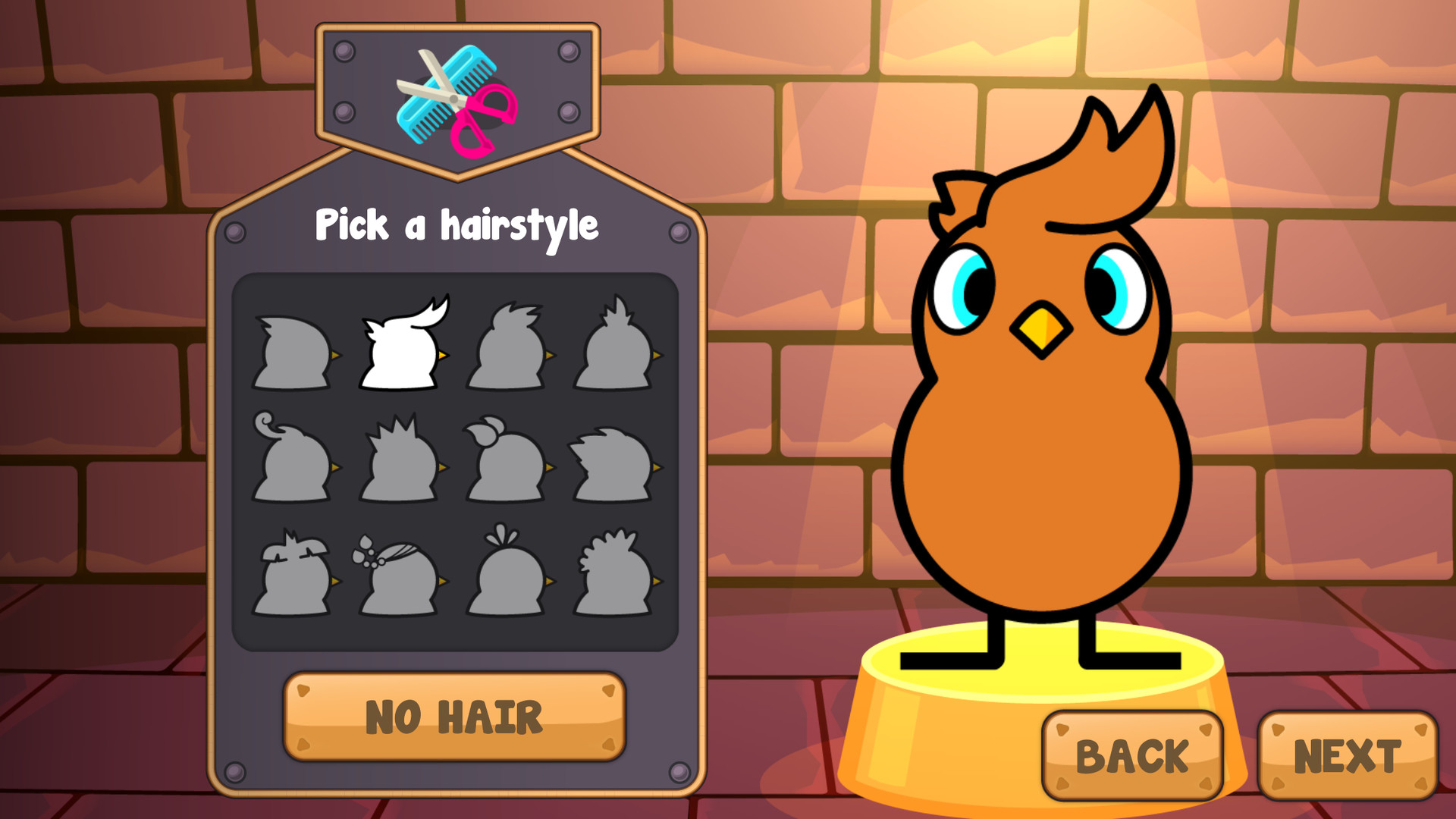
Task: Select the spiky mohawk hairstyle
Action: [402, 455]
